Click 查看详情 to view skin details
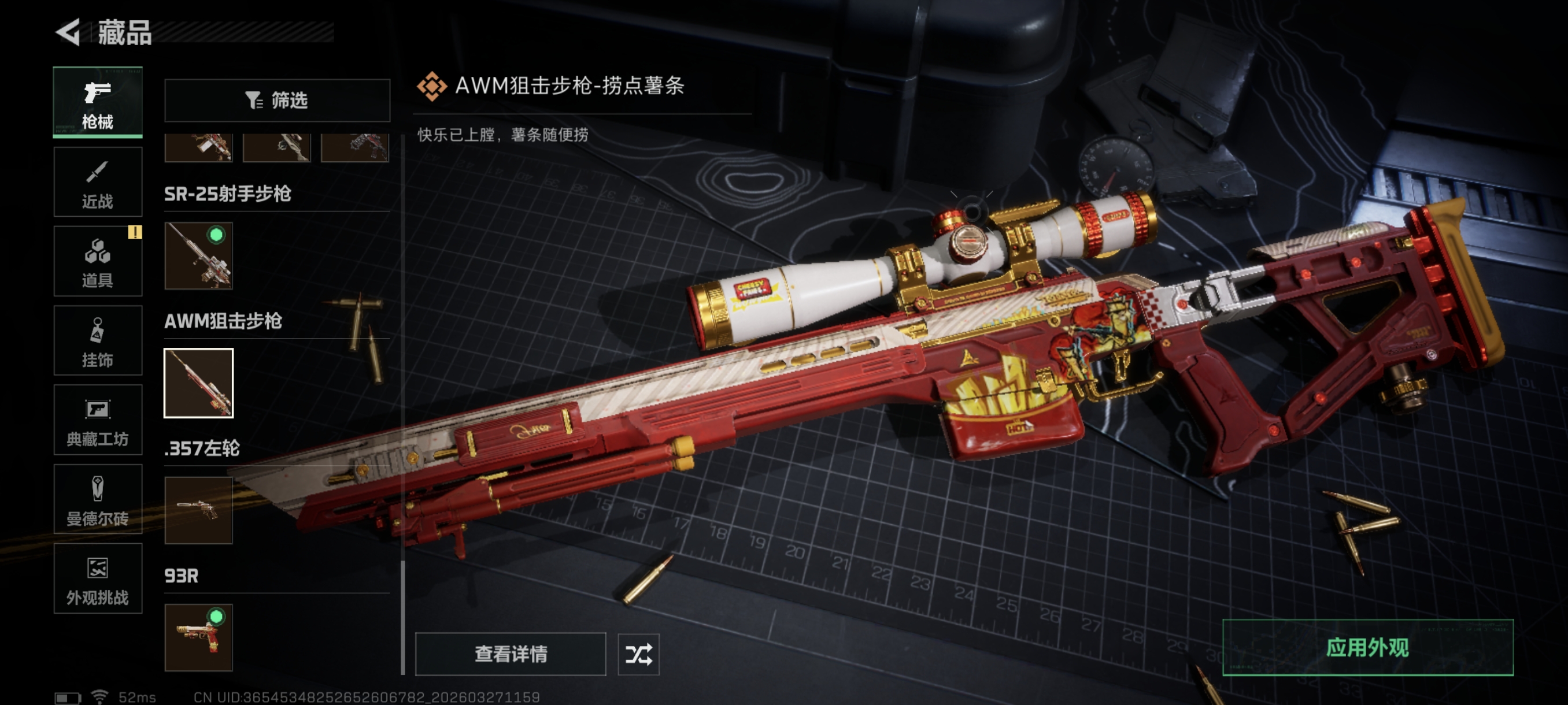This screenshot has width=1568, height=705. [x=510, y=654]
